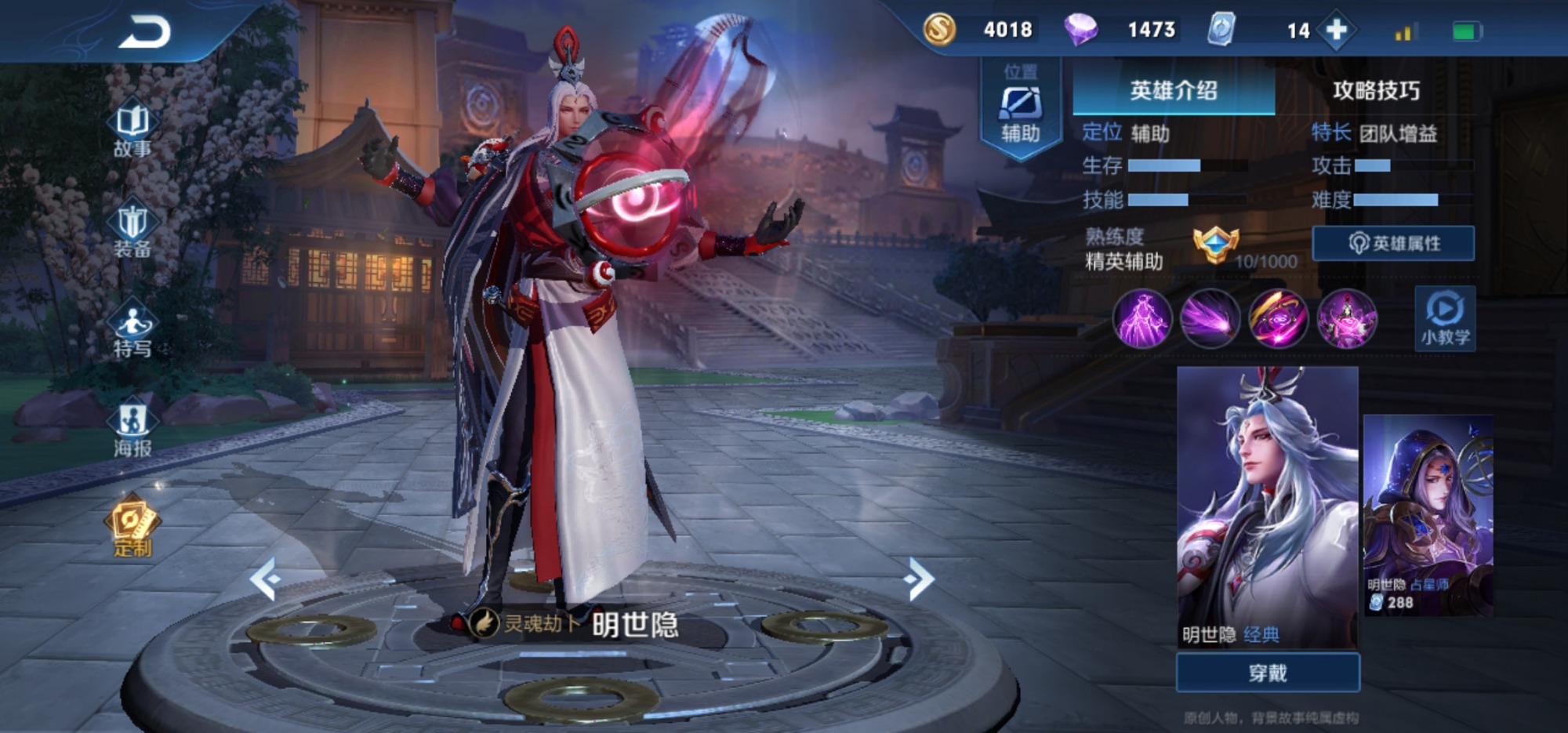Tap the gold coin currency icon
This screenshot has height=733, width=1568.
click(x=939, y=31)
